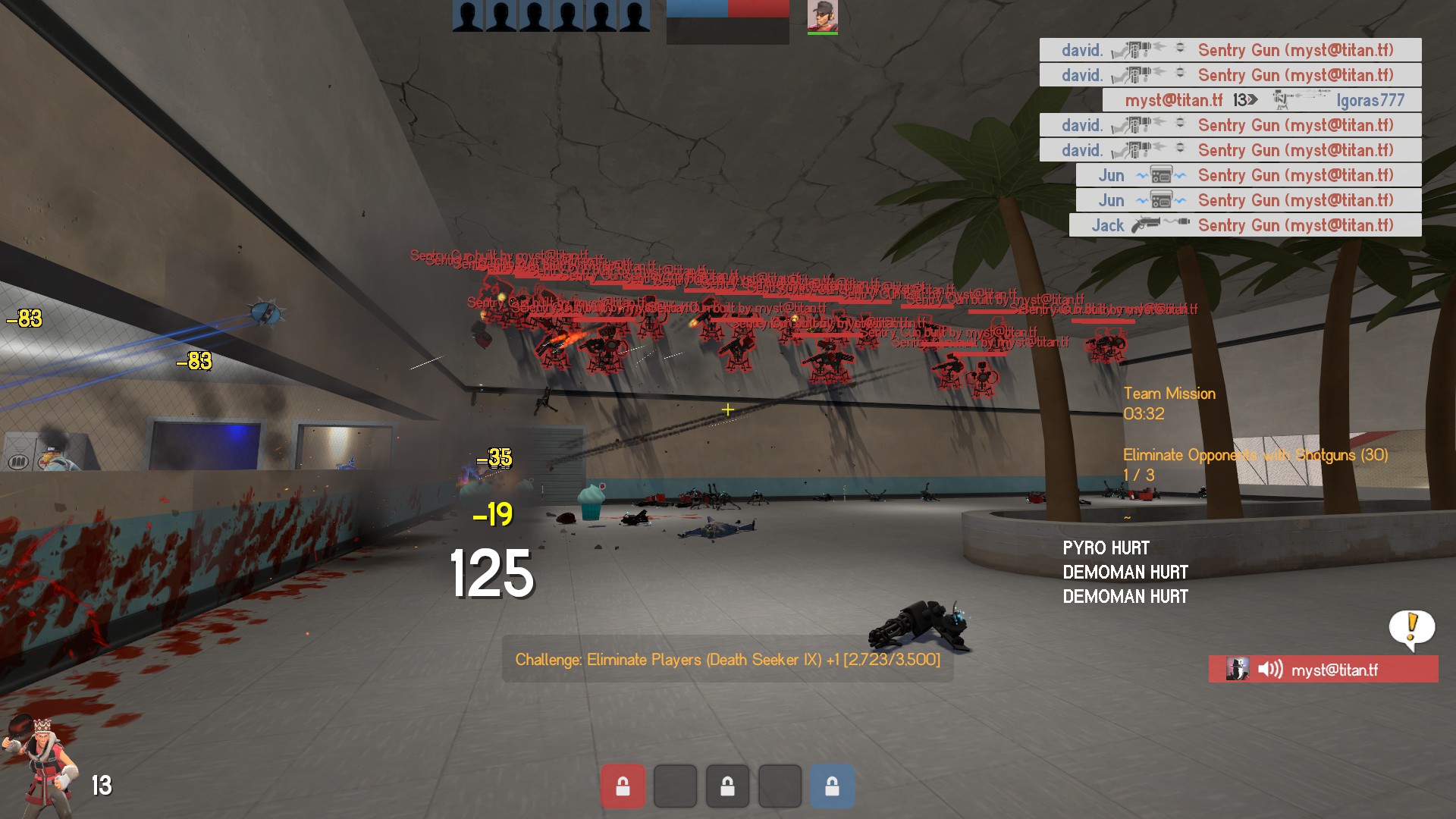1456x819 pixels.
Task: Click the Team Mission objective tracker
Action: (1169, 403)
